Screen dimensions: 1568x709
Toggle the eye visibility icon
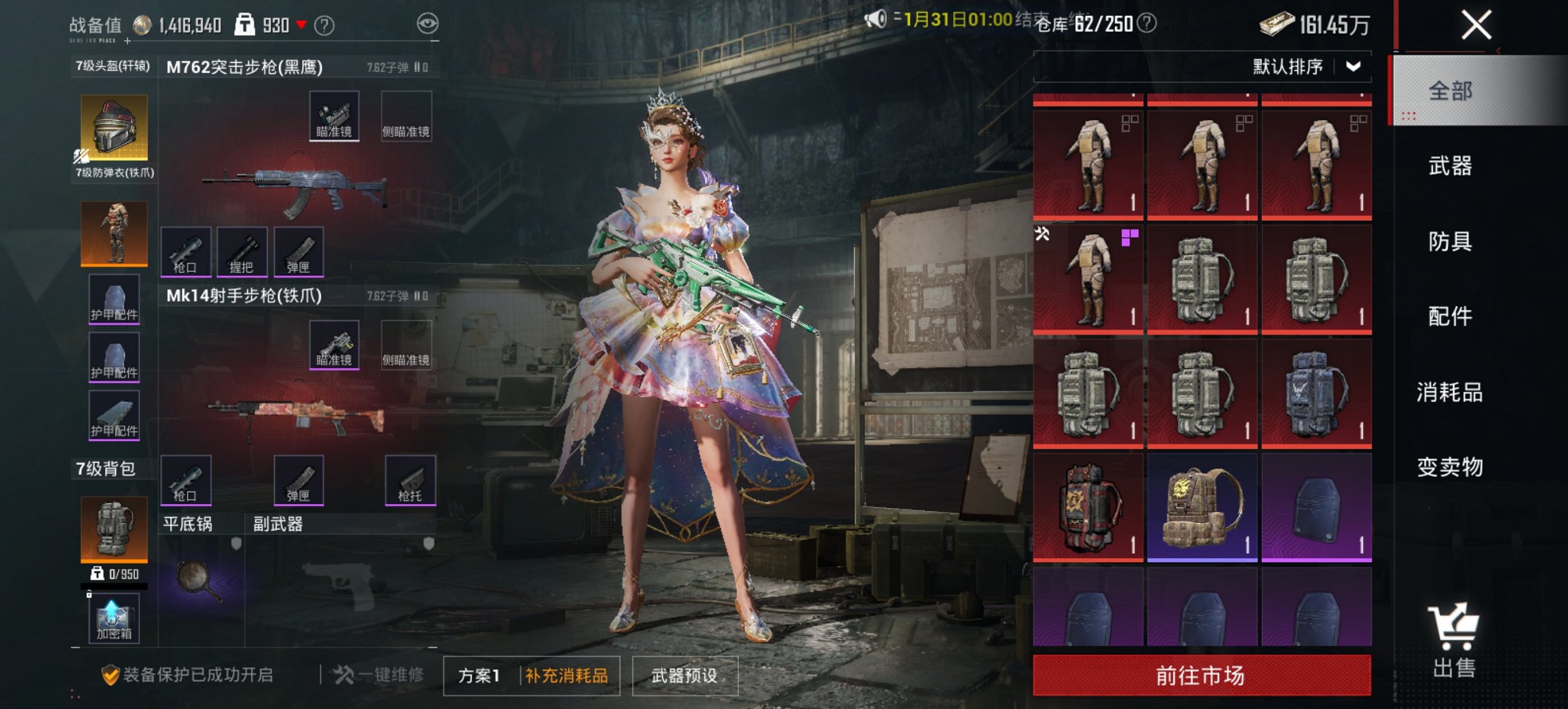[428, 25]
